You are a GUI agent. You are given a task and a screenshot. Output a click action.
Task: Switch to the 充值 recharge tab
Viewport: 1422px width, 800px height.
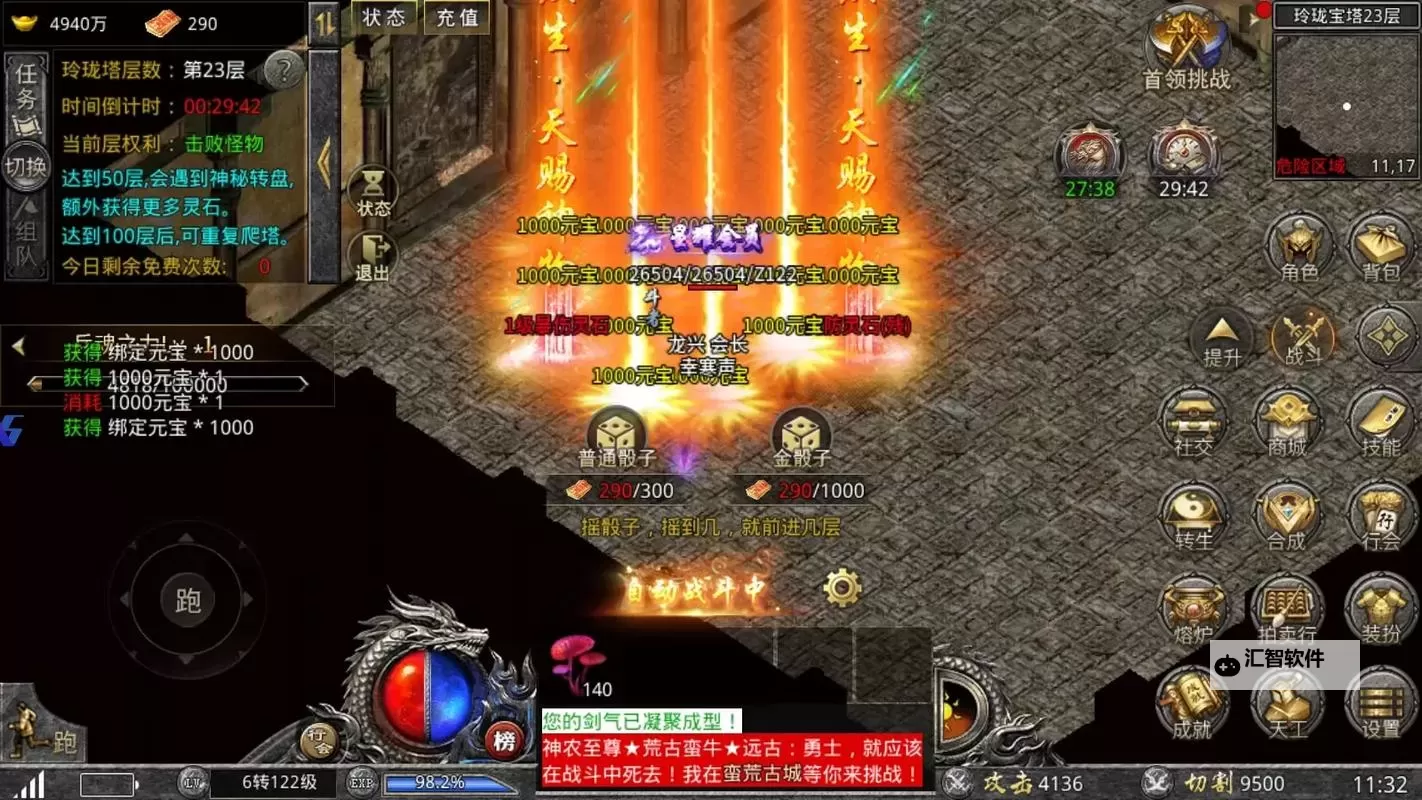456,18
